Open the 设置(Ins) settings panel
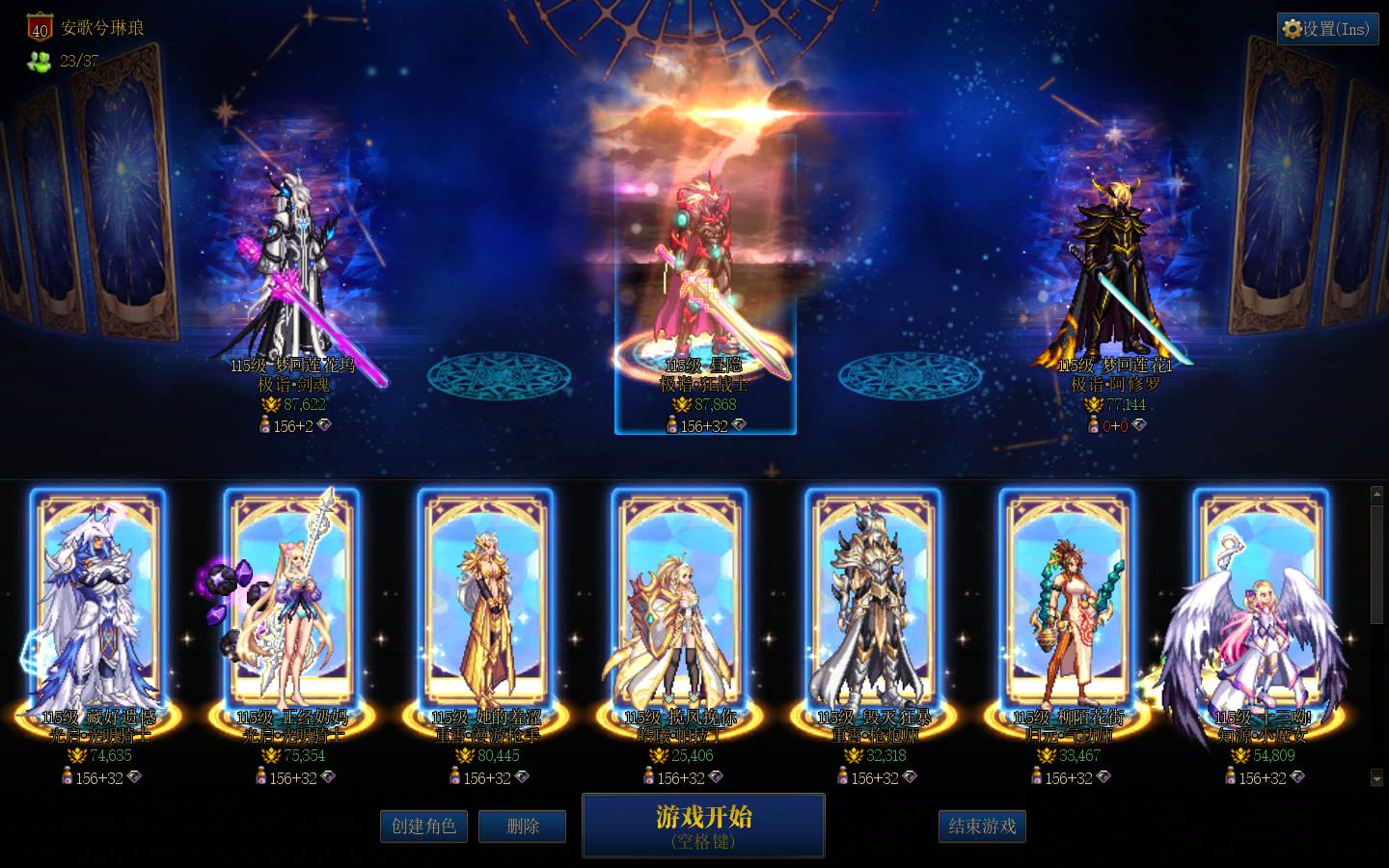1389x868 pixels. point(1327,28)
